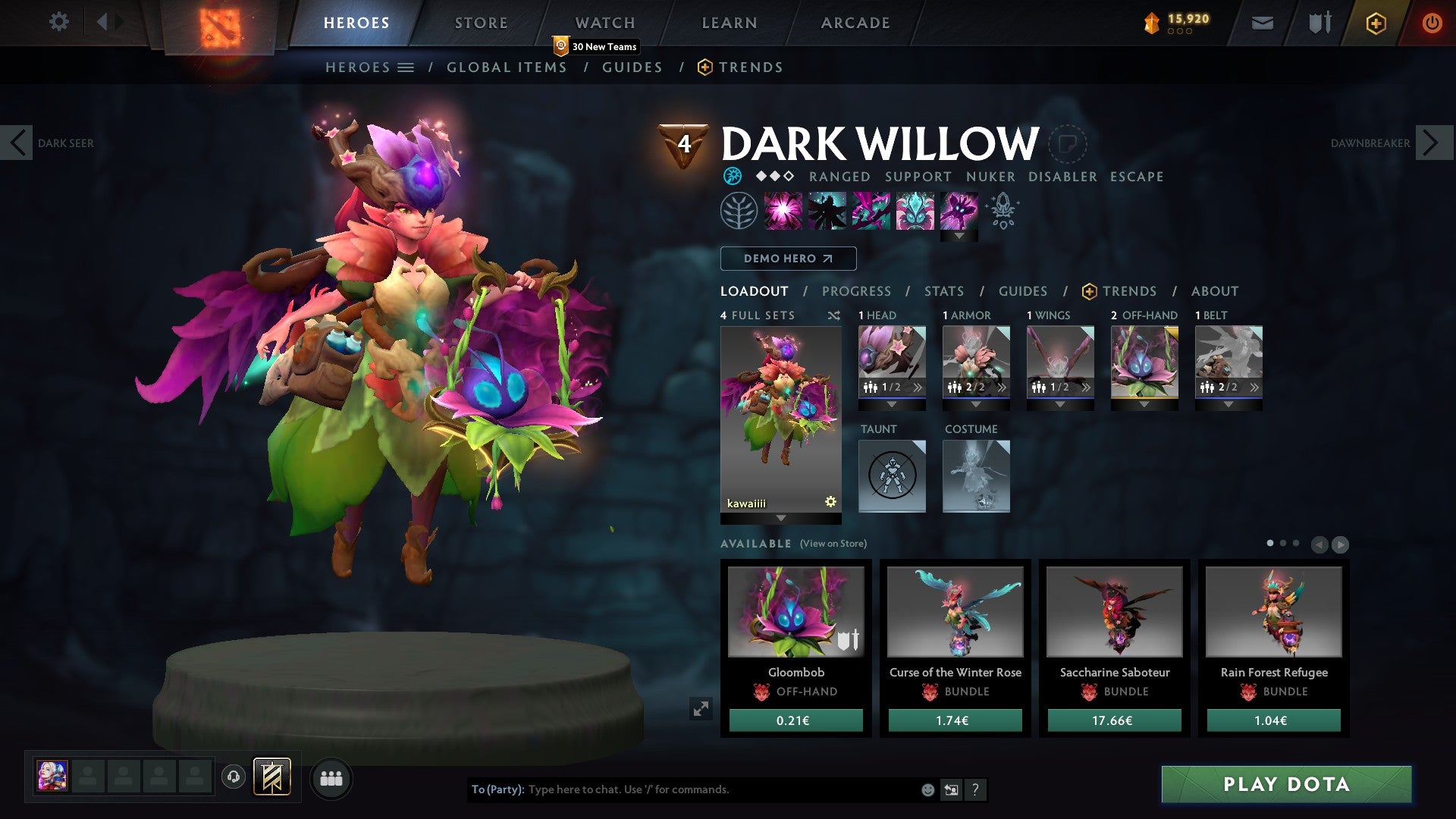Open the armory shield and sword icon

[1319, 23]
